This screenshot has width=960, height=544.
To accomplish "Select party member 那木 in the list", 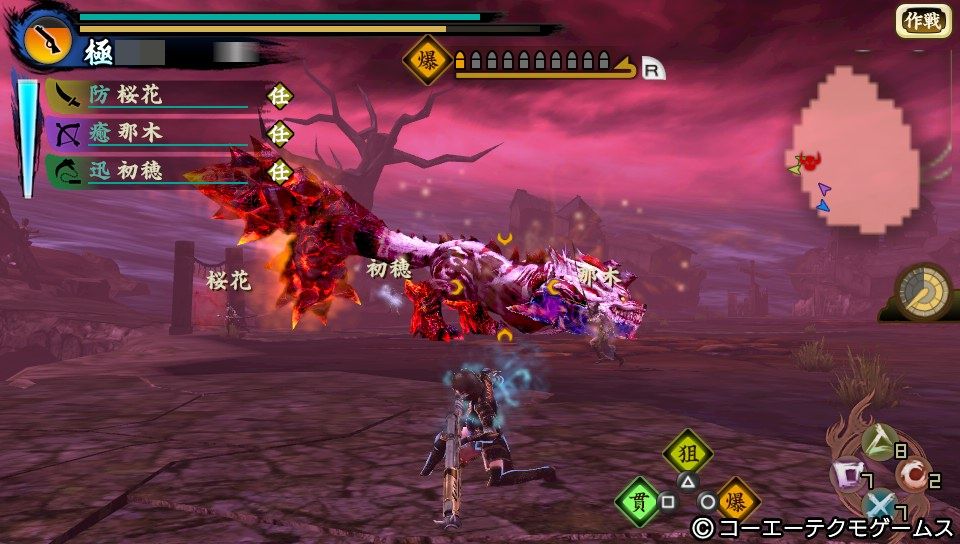I will 150,133.
